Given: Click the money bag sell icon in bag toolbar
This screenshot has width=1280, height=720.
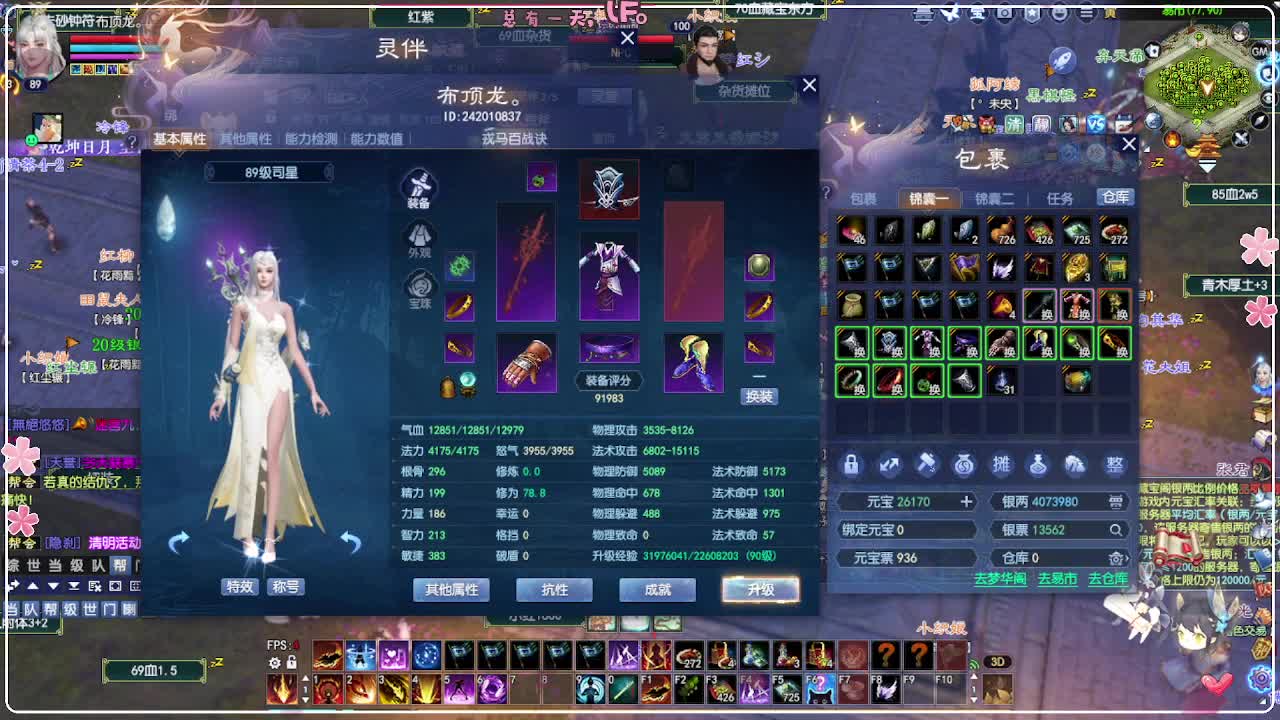Looking at the screenshot, I should [x=963, y=463].
